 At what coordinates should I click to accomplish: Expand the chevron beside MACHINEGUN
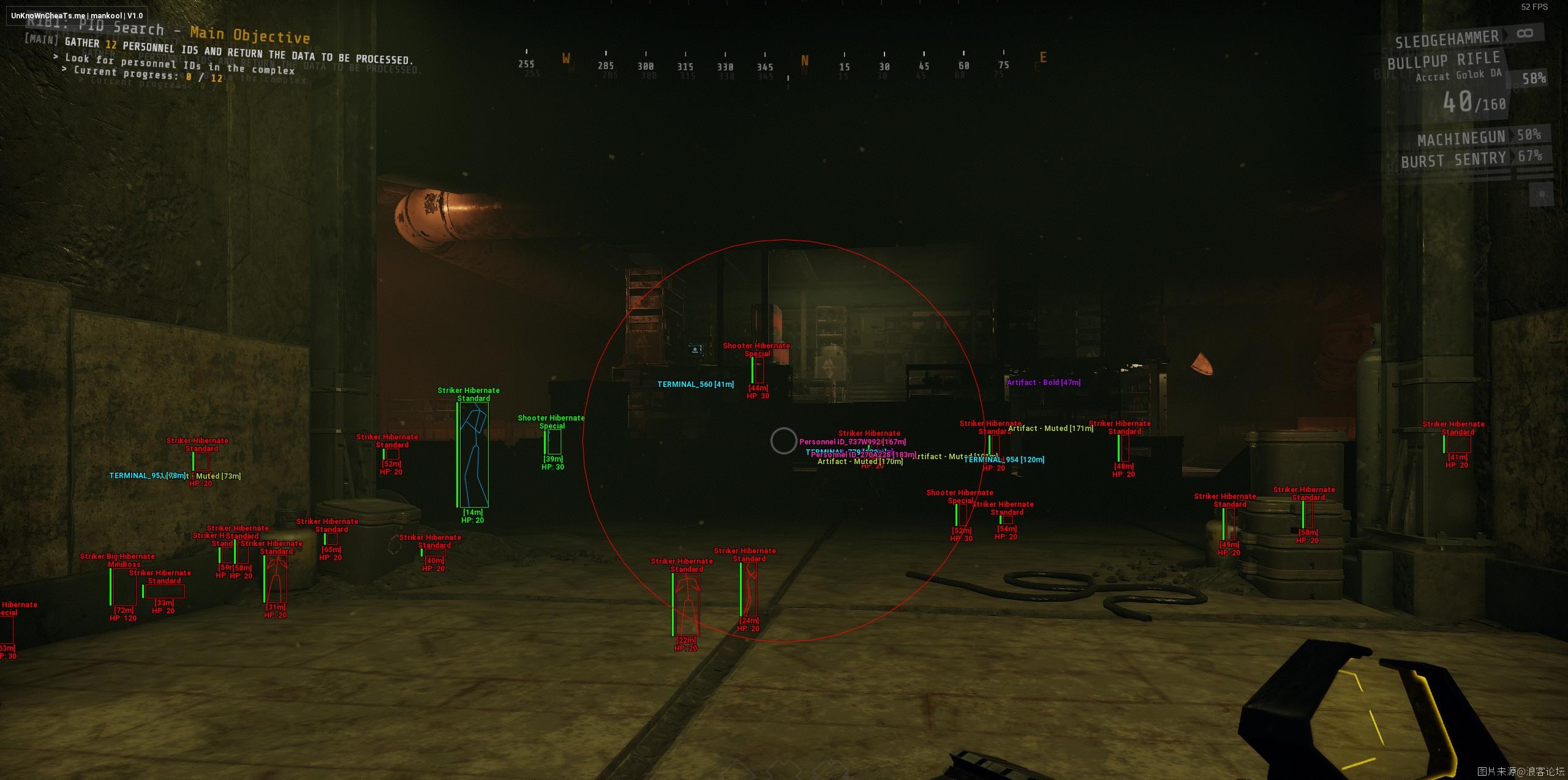tap(1512, 137)
